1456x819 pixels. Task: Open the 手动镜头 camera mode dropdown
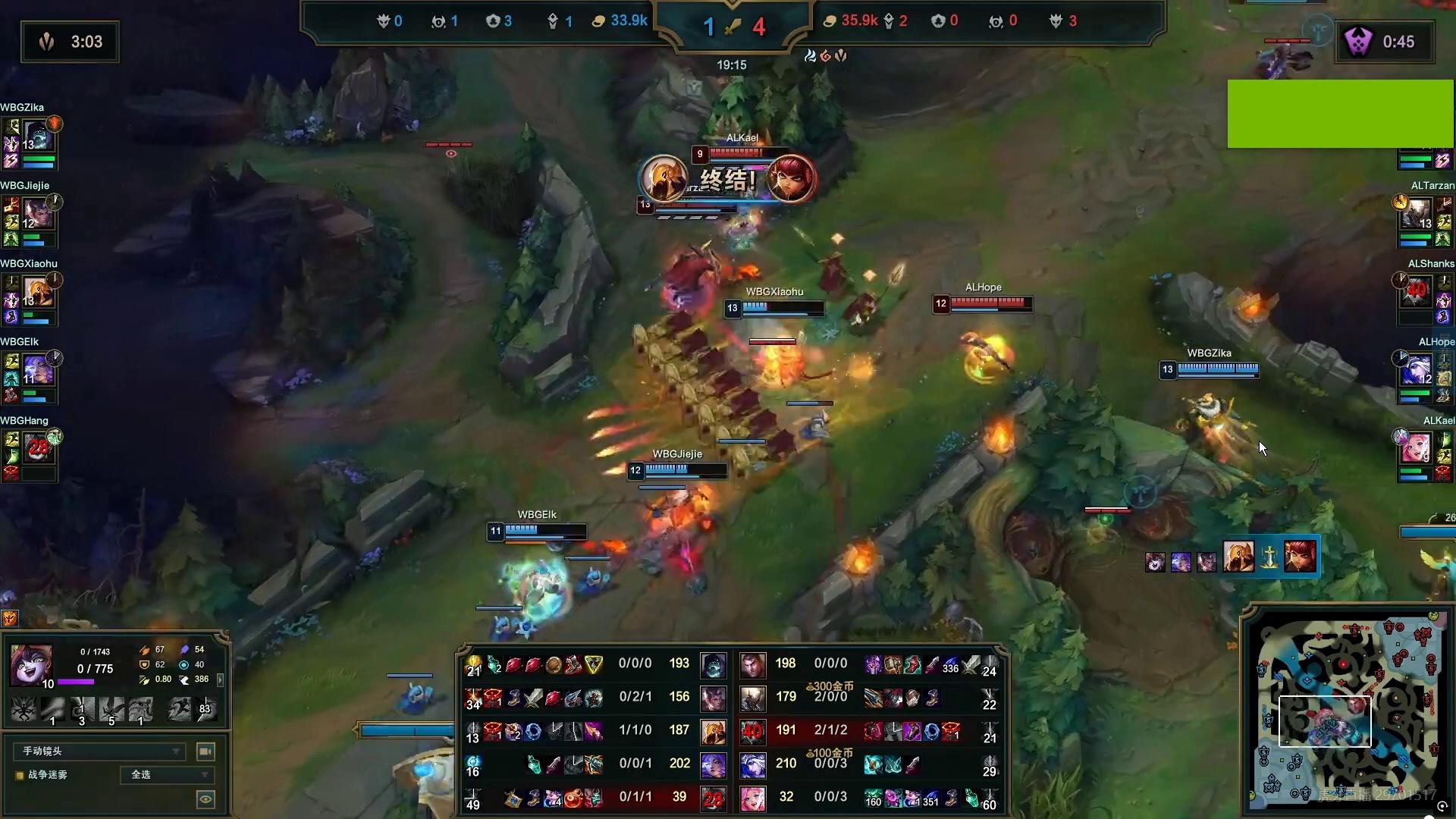tap(99, 751)
